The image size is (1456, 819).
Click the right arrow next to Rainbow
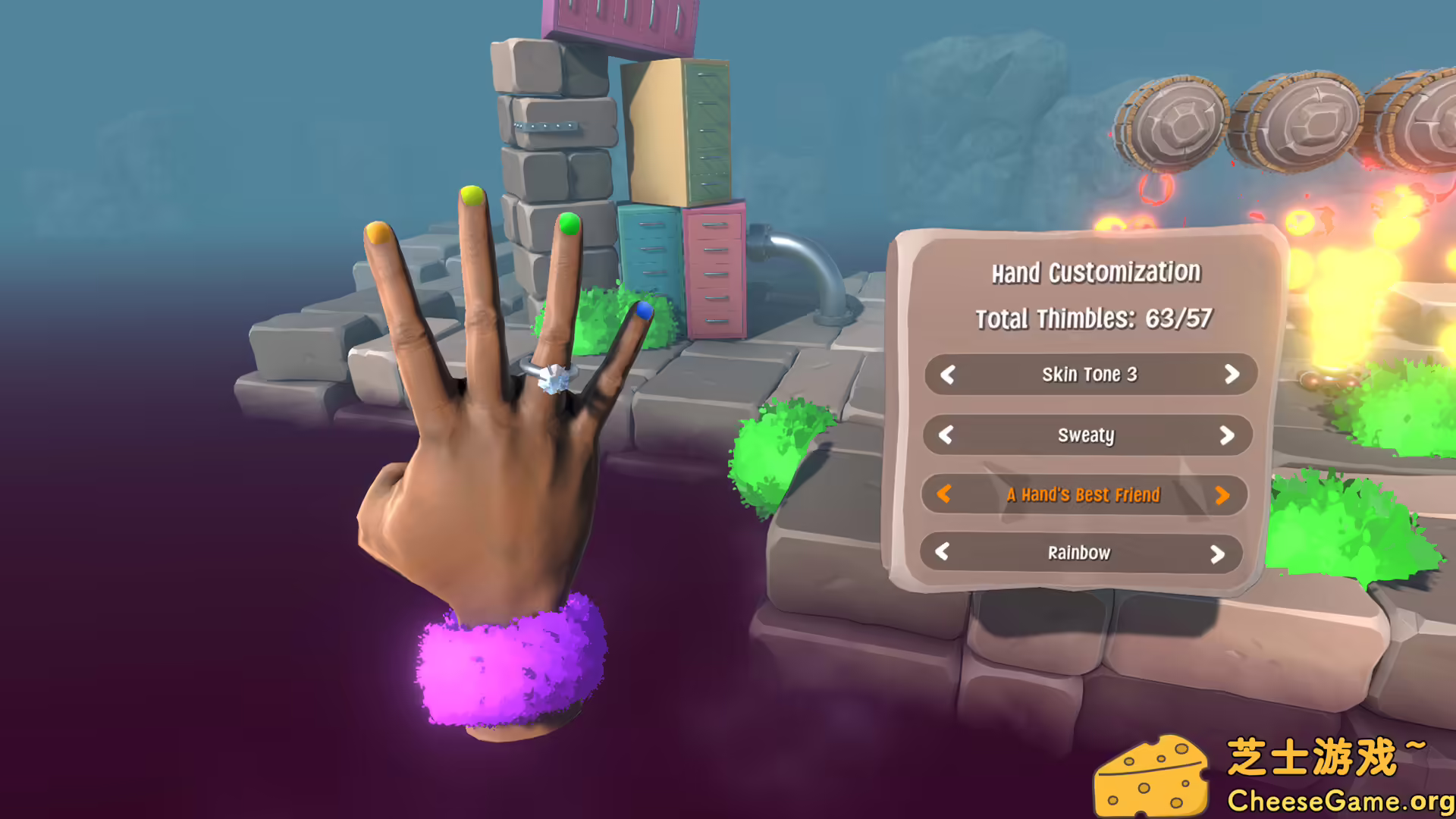point(1219,553)
